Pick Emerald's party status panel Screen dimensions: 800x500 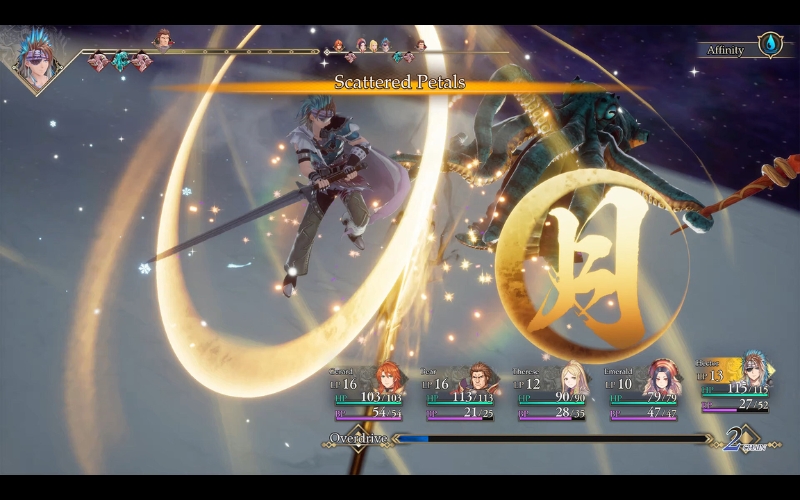coord(643,392)
